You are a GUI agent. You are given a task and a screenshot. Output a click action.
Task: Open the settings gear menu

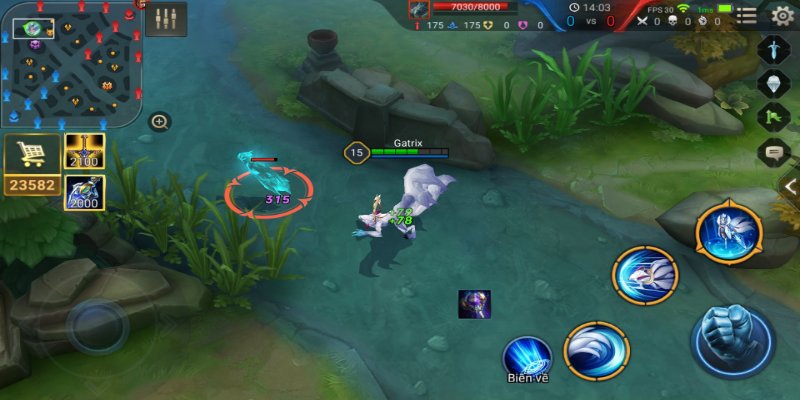[782, 15]
